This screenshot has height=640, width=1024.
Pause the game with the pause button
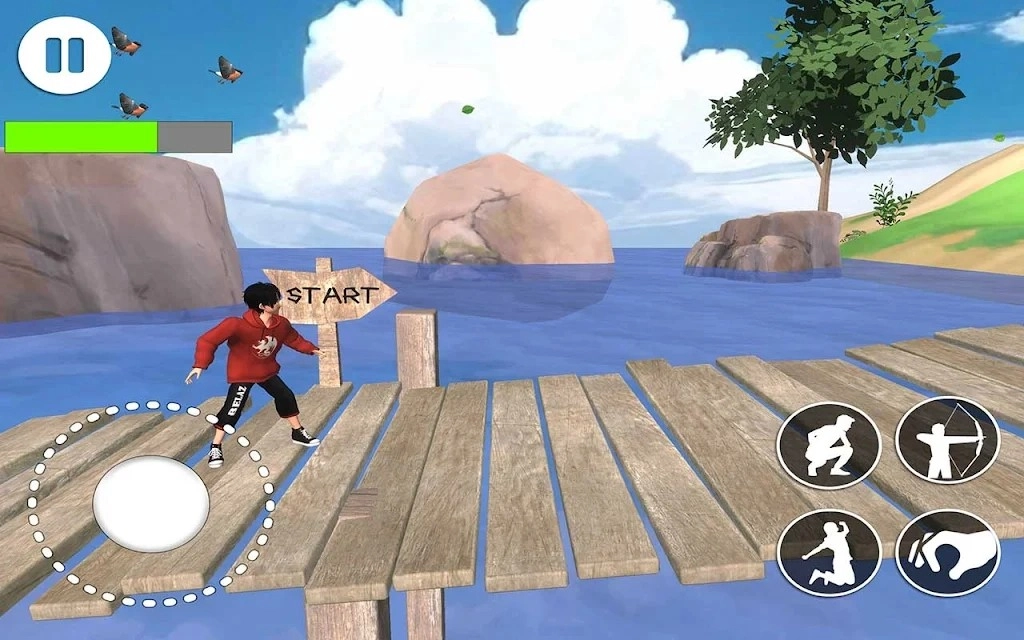[x=64, y=55]
